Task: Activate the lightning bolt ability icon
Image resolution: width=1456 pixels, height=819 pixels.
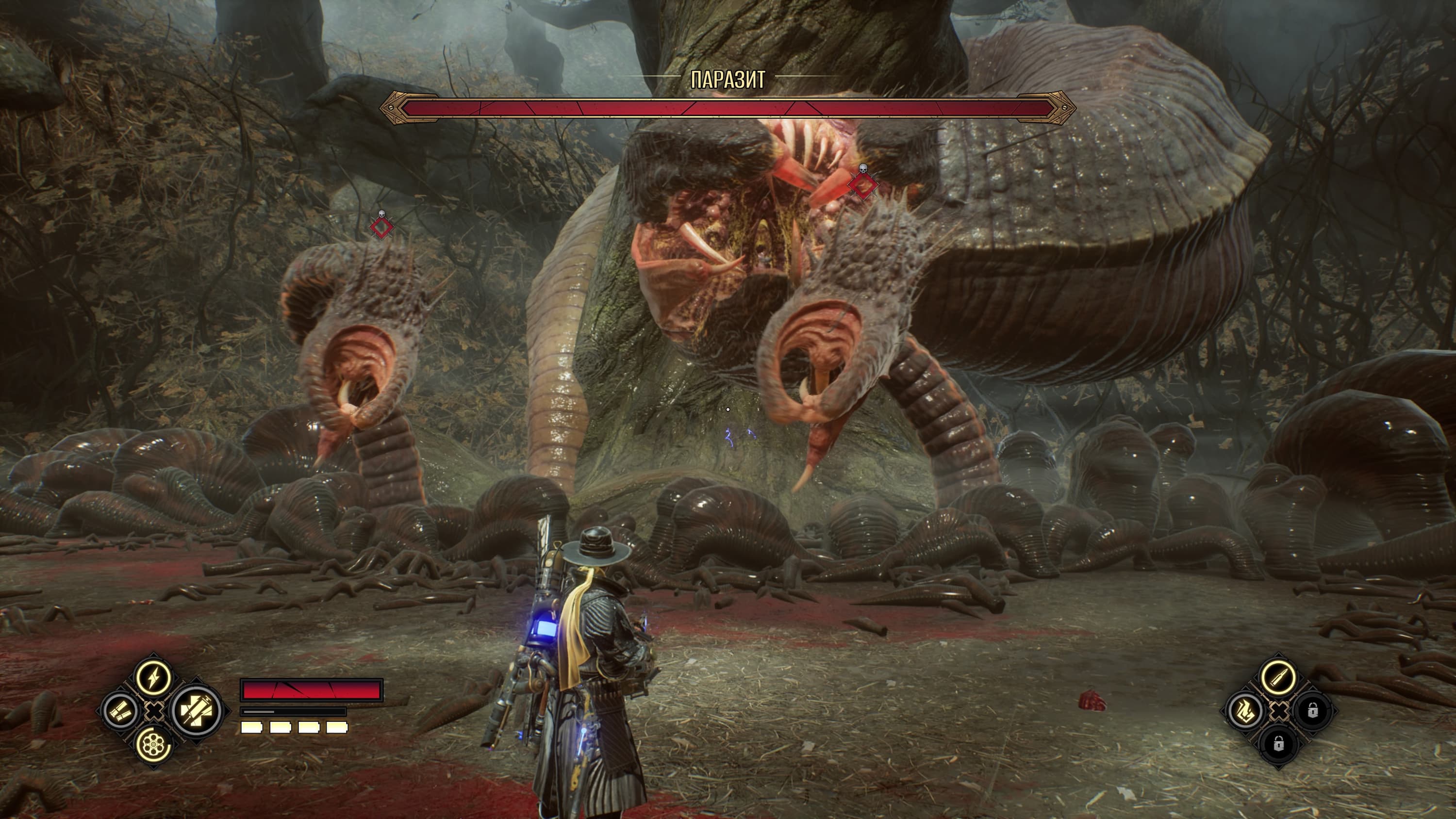Action: (x=153, y=677)
